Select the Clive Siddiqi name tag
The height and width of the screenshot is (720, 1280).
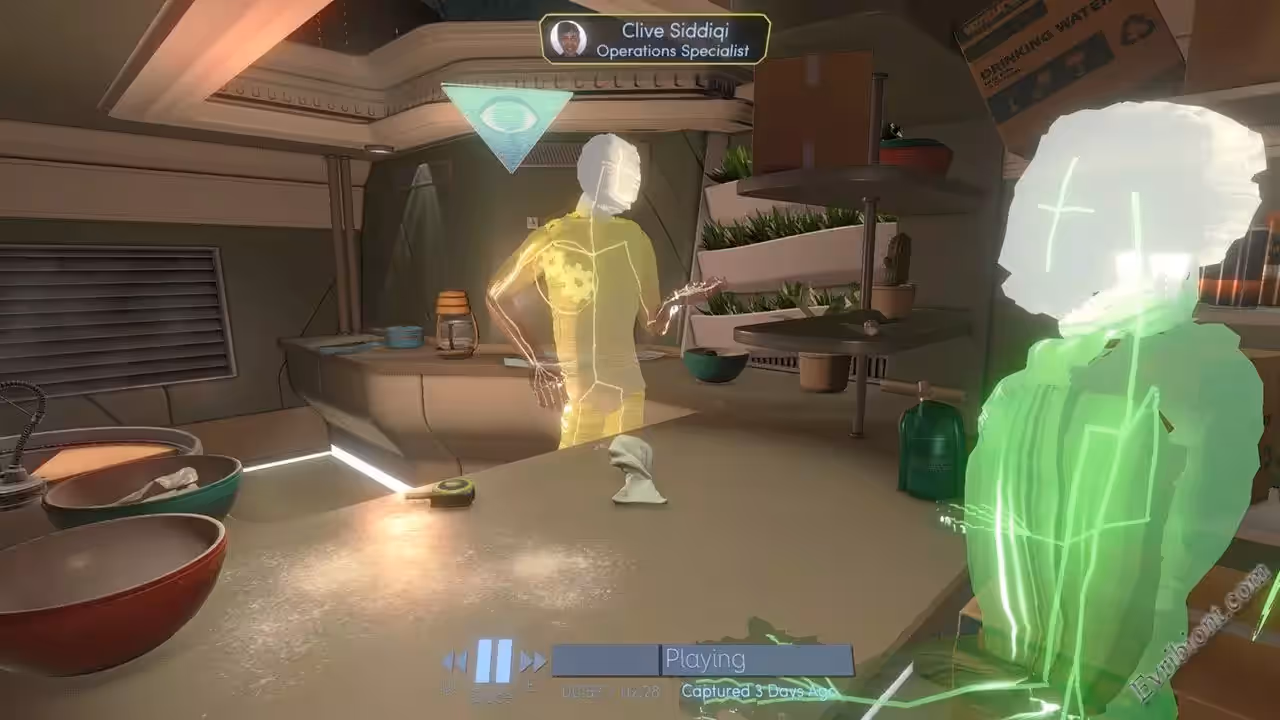click(655, 40)
